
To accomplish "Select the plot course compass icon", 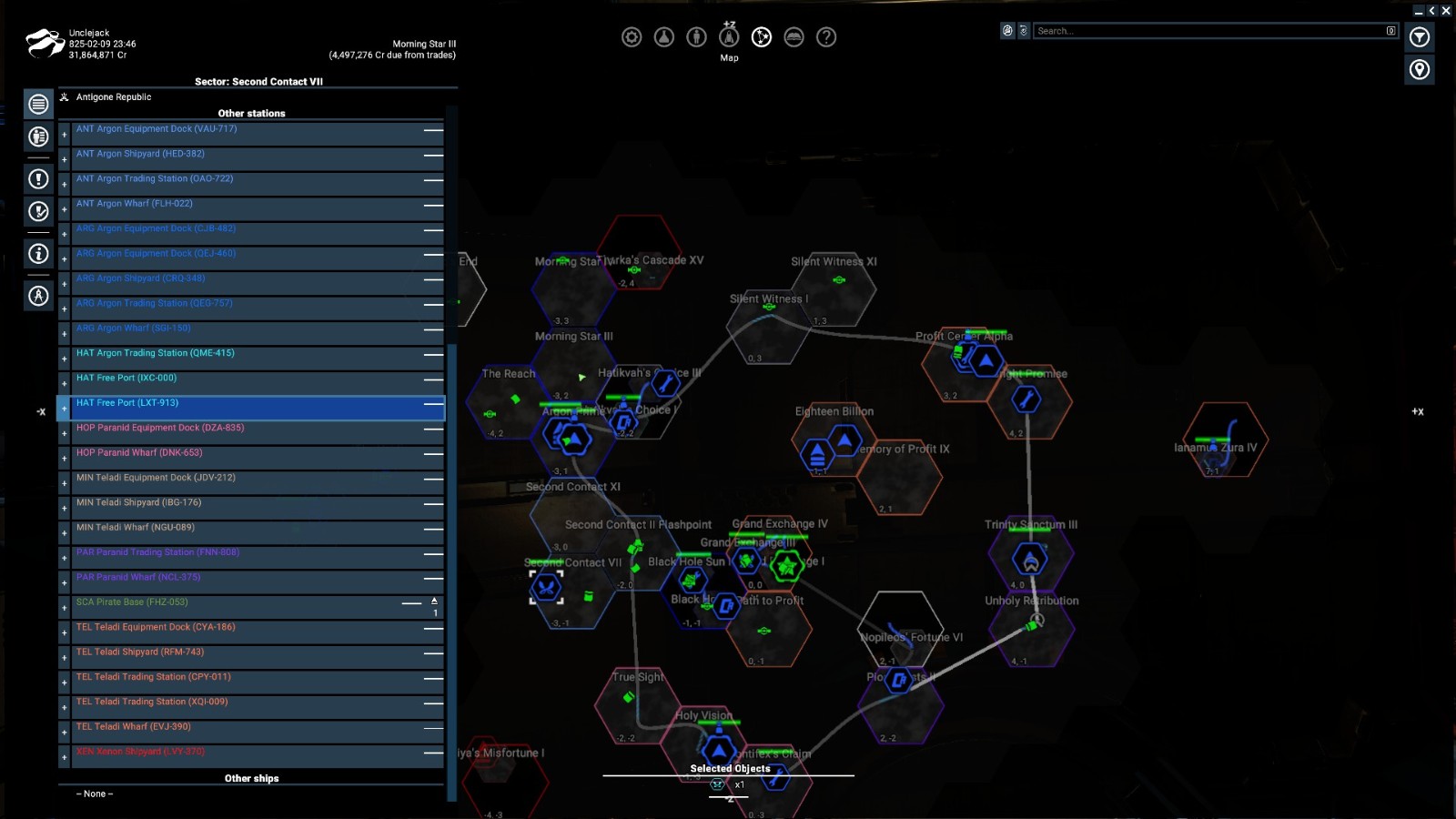I will (x=37, y=296).
